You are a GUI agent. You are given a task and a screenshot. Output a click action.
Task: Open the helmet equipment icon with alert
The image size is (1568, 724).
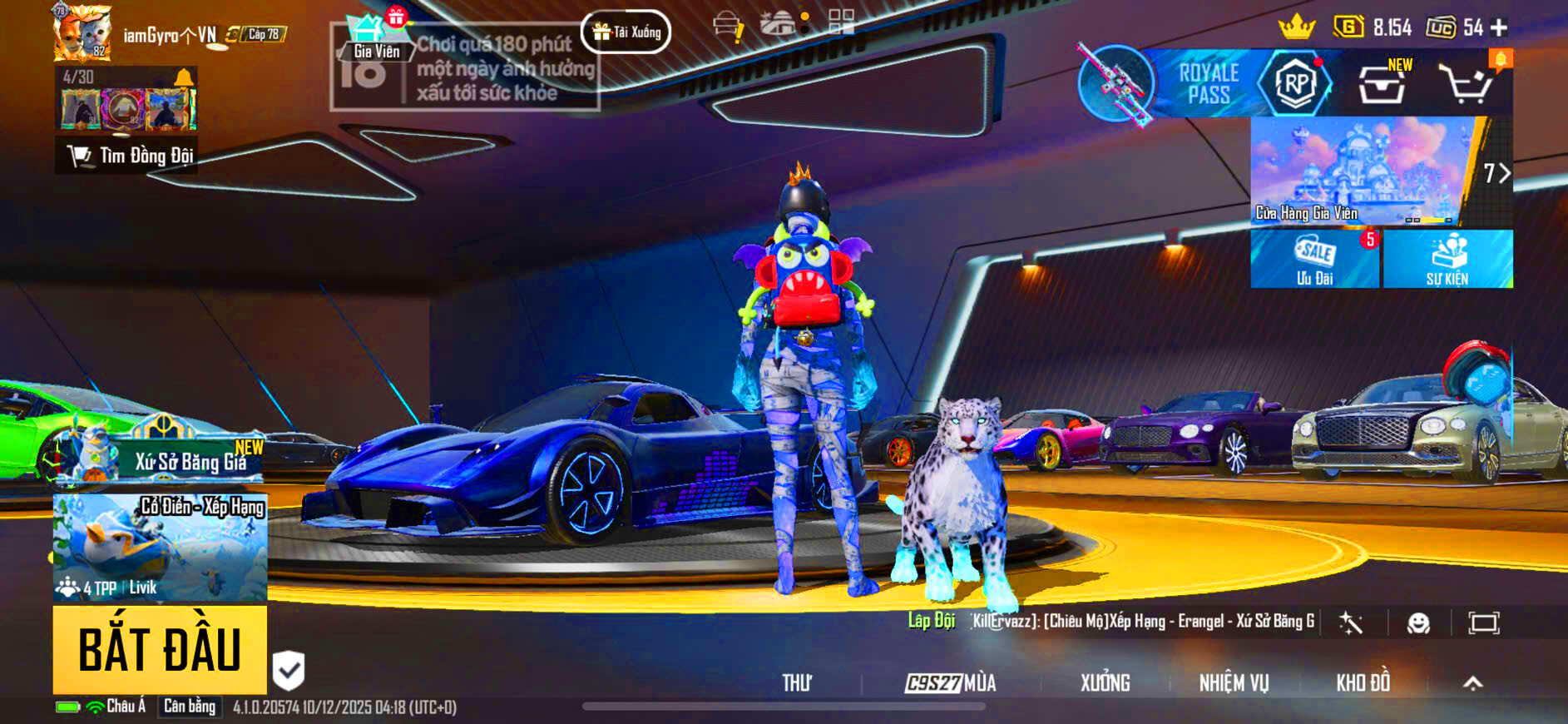point(728,23)
